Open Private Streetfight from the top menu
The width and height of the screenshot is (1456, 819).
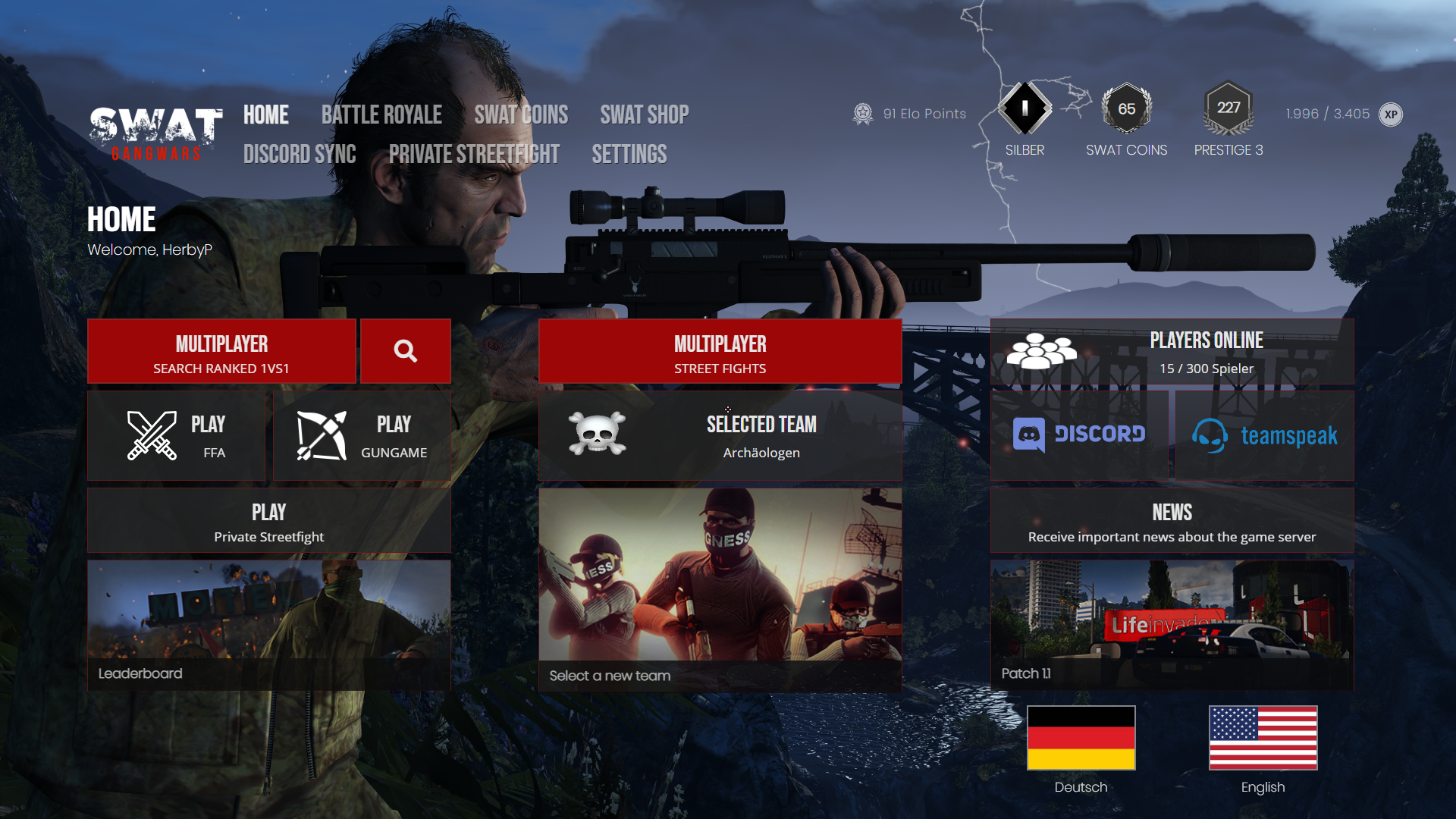click(x=474, y=154)
